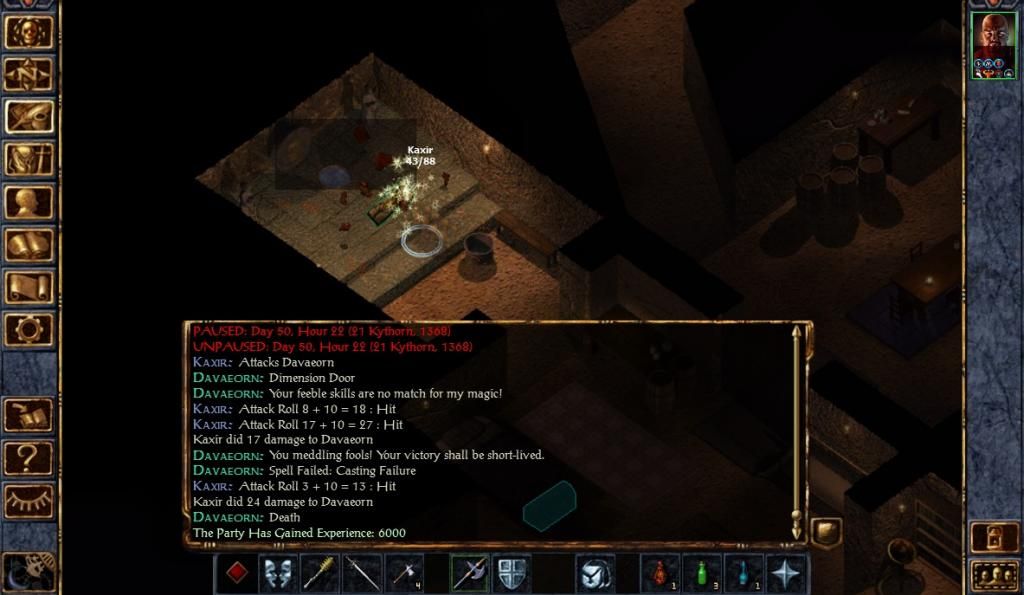The height and width of the screenshot is (595, 1024).
Task: Open the journal quill button
Action: [x=29, y=117]
